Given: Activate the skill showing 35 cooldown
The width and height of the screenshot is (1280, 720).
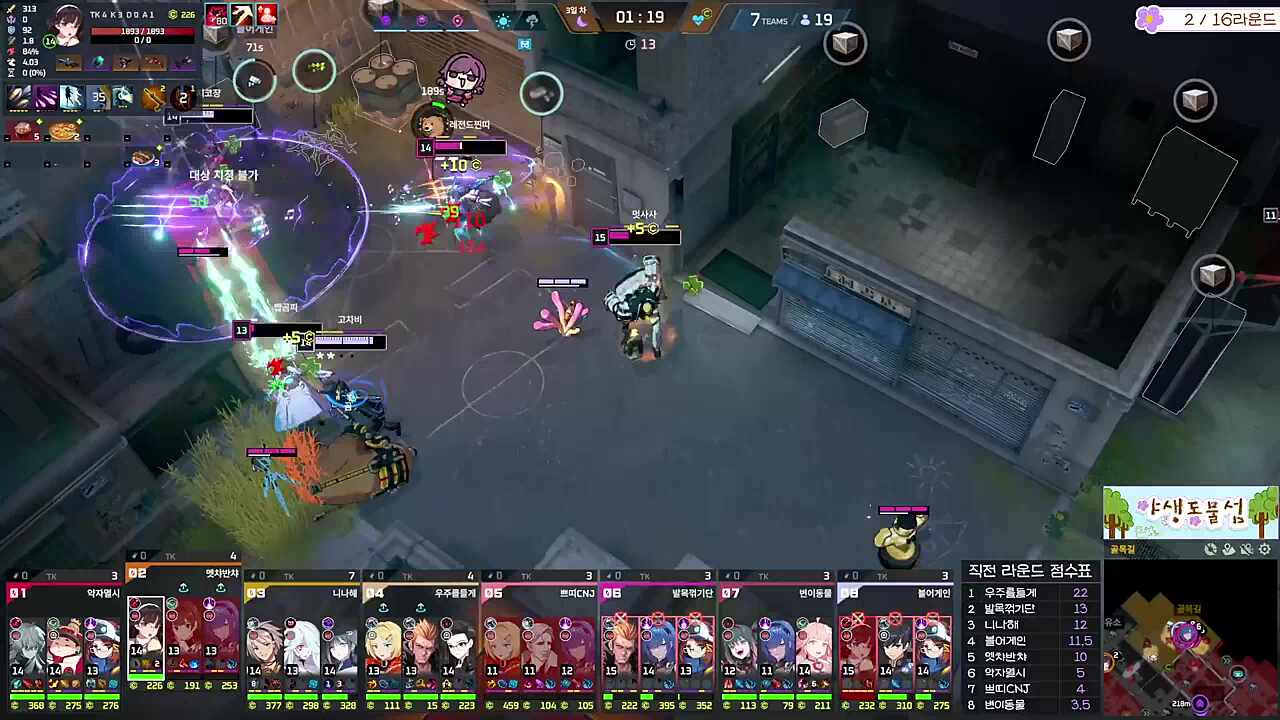Looking at the screenshot, I should click(98, 97).
